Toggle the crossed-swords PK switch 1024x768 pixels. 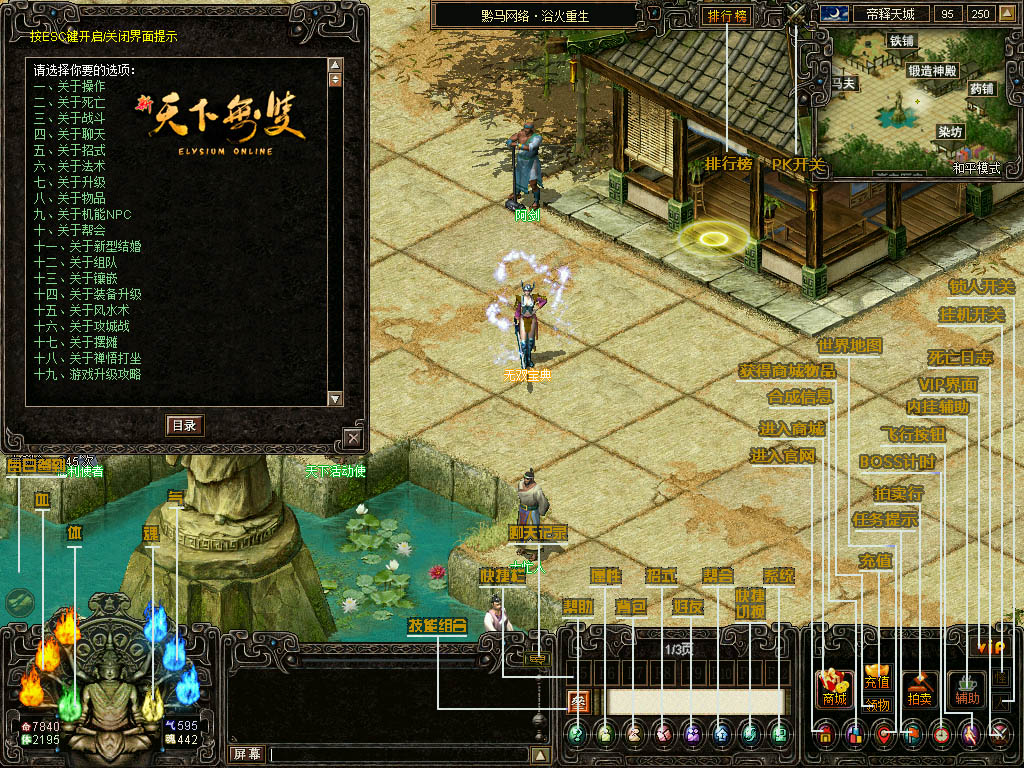(797, 15)
